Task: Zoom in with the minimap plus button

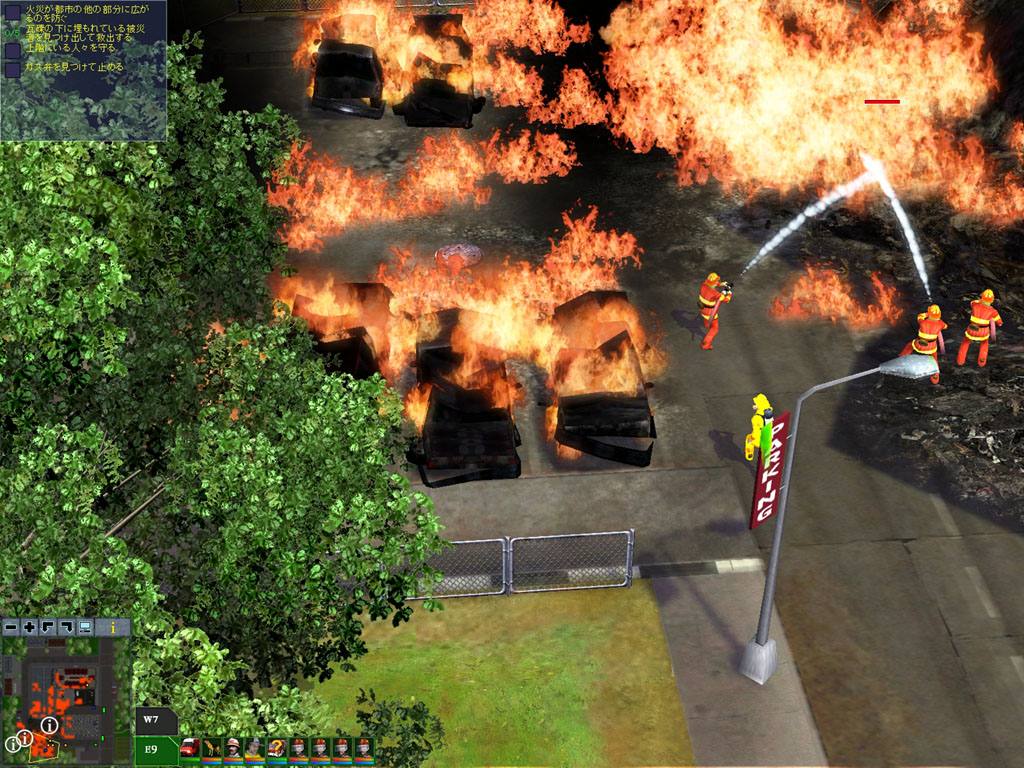Action: [29, 627]
